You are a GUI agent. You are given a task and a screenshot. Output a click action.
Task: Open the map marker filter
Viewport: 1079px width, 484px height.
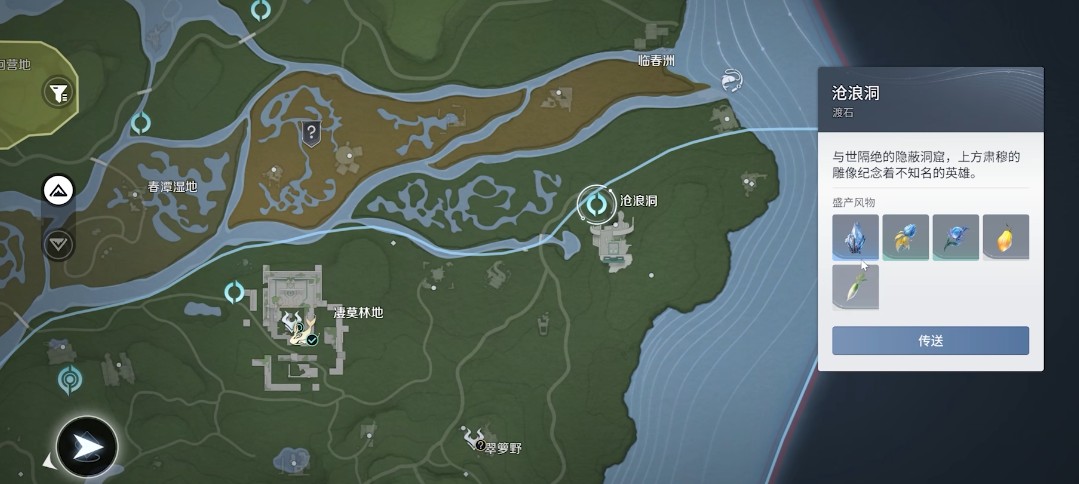(x=59, y=93)
